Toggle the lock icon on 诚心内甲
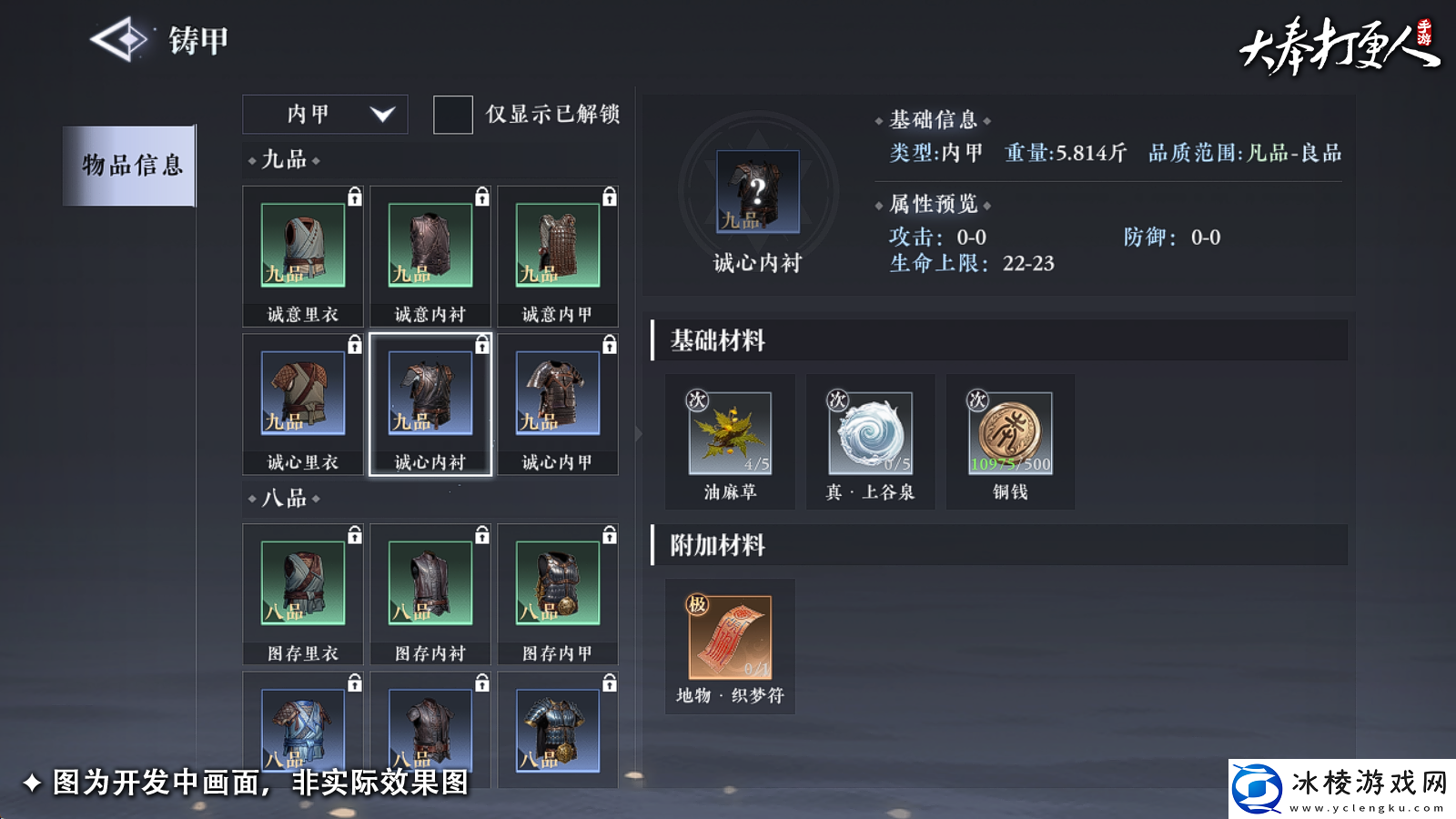This screenshot has width=1456, height=819. pyautogui.click(x=608, y=343)
